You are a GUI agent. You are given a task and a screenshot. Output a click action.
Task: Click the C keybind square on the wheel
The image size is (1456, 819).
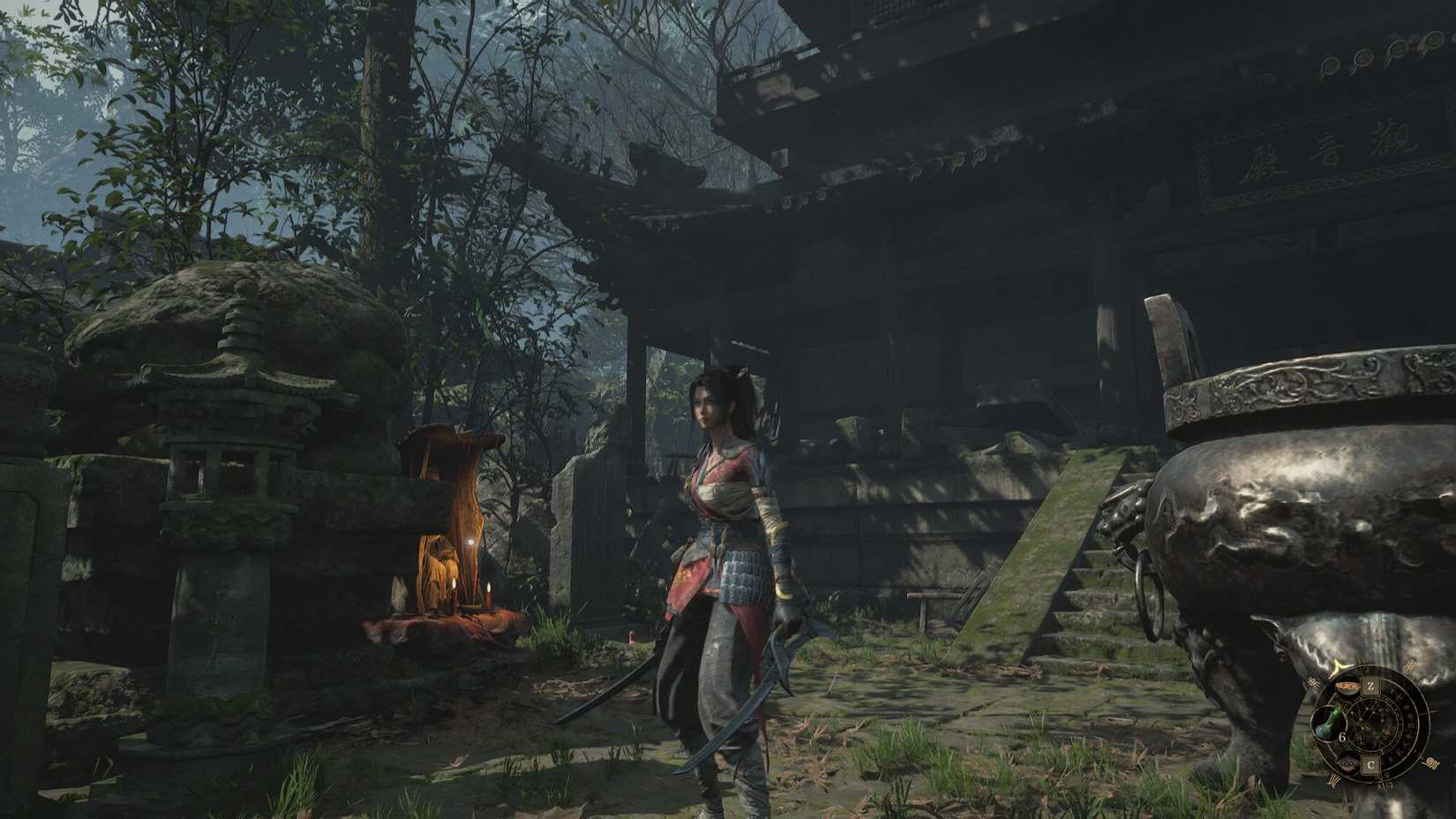click(1371, 765)
